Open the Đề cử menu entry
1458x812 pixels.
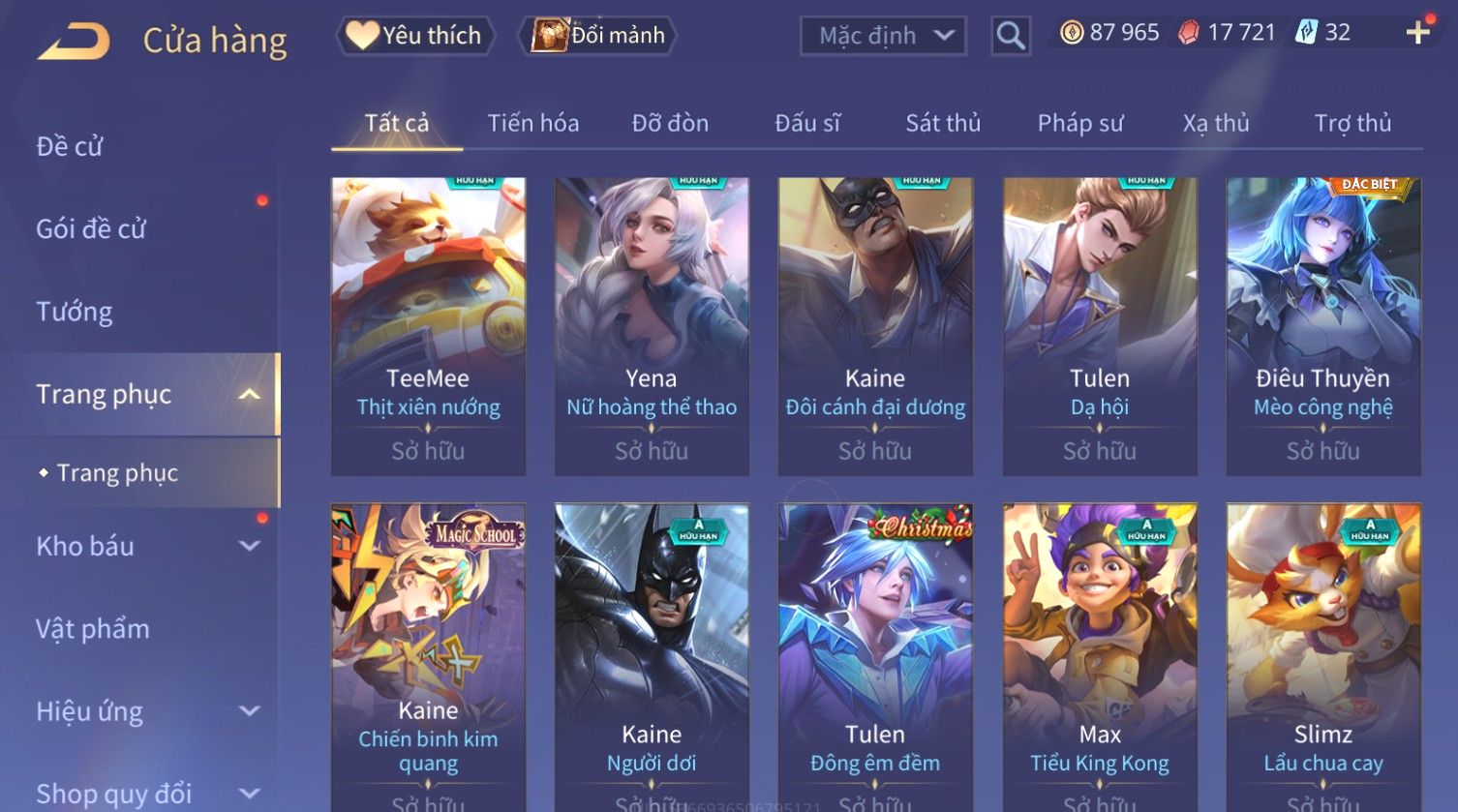point(70,146)
